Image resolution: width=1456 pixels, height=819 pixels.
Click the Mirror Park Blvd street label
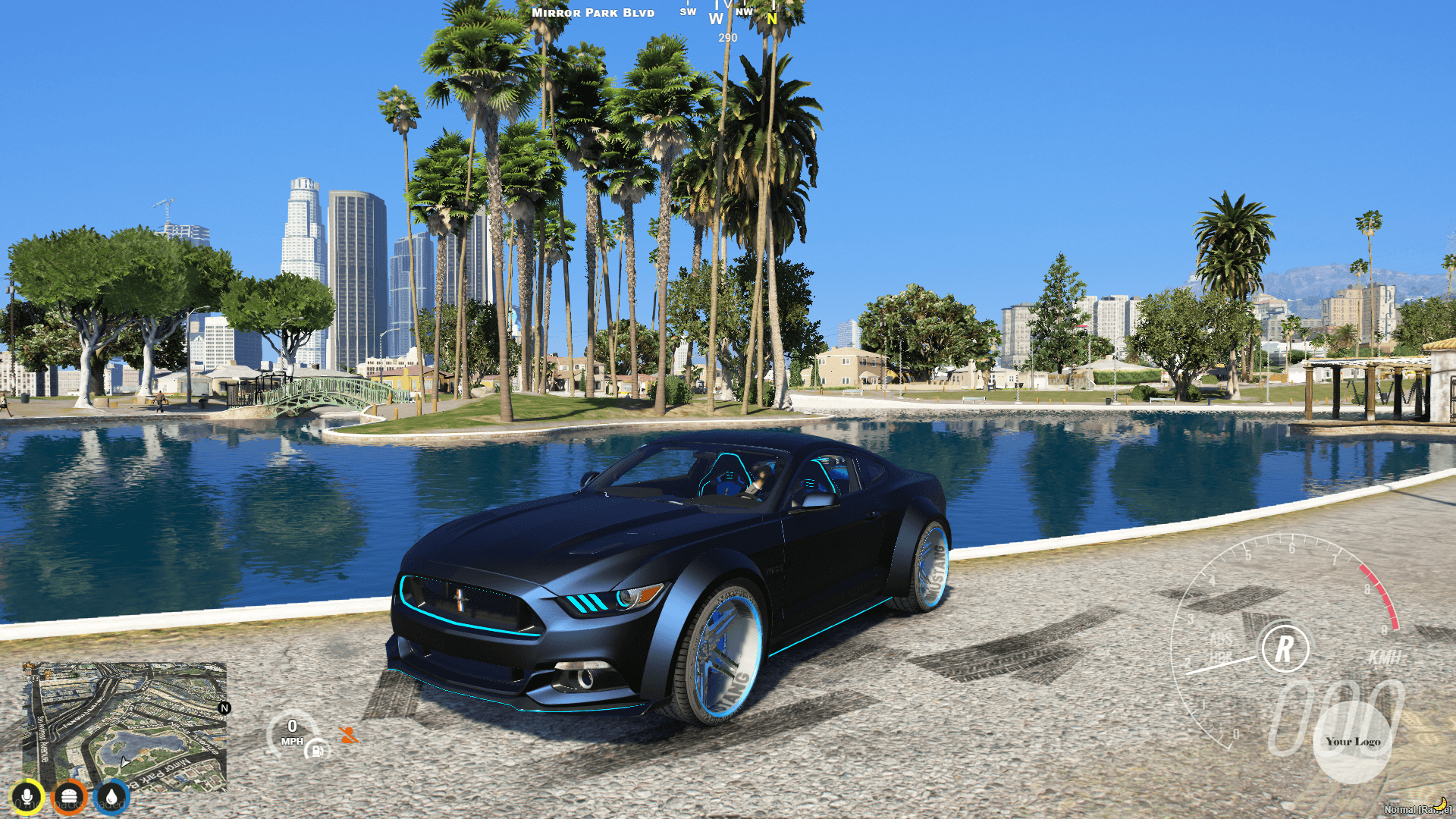pos(594,12)
